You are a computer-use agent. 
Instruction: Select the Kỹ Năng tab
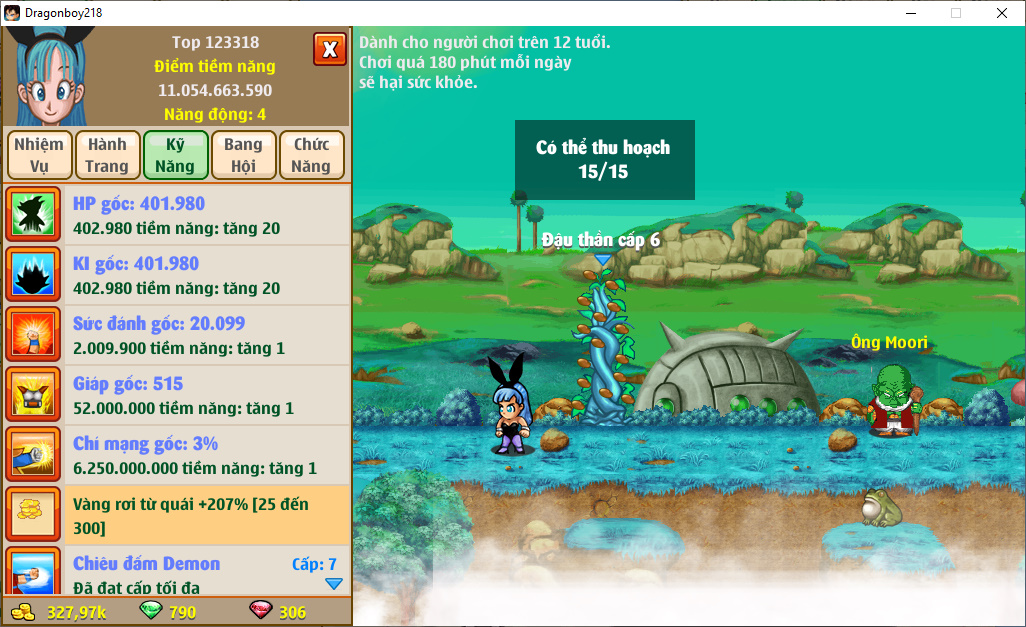[x=175, y=155]
